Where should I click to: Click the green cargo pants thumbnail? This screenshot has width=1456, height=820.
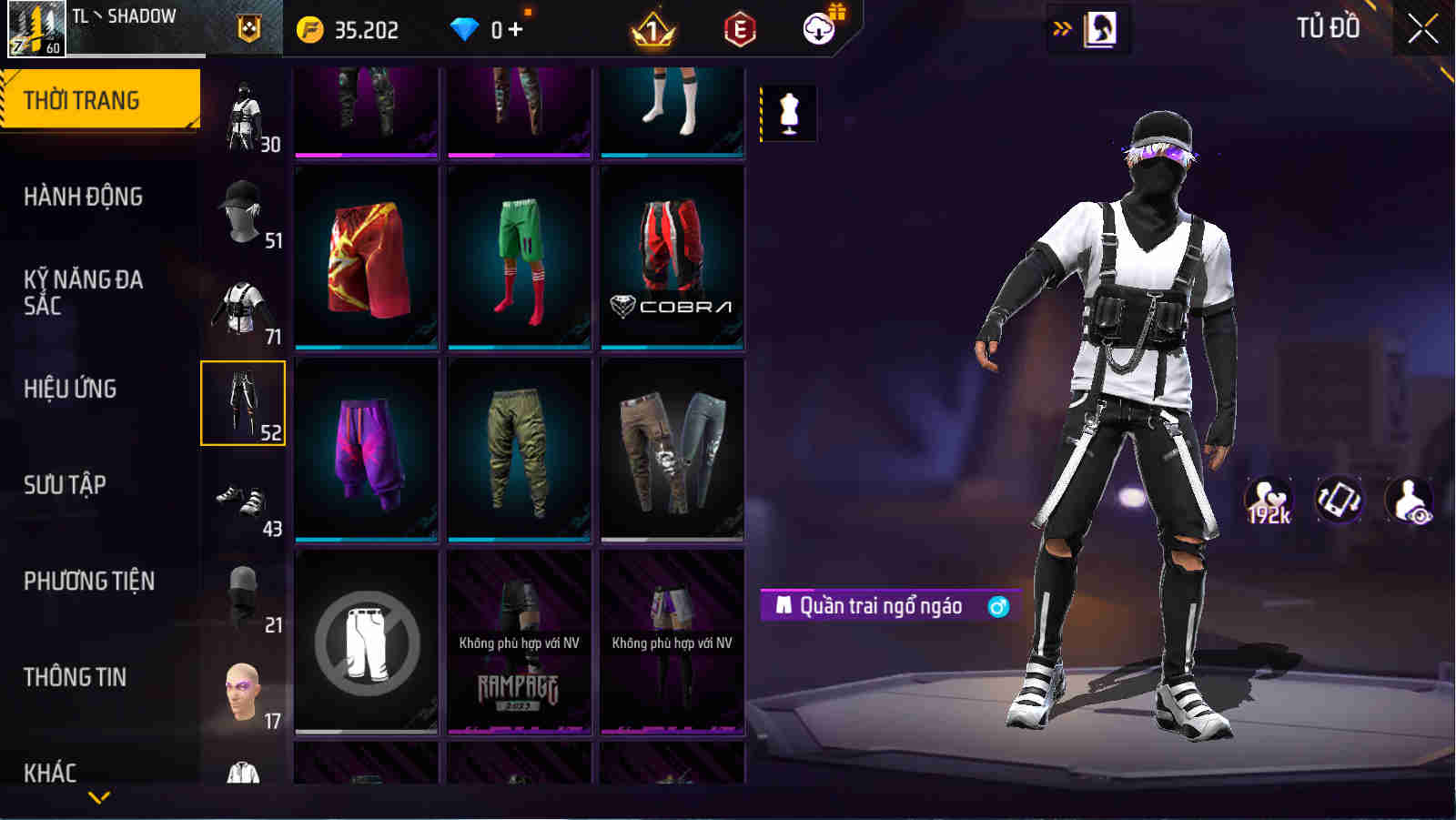(519, 450)
